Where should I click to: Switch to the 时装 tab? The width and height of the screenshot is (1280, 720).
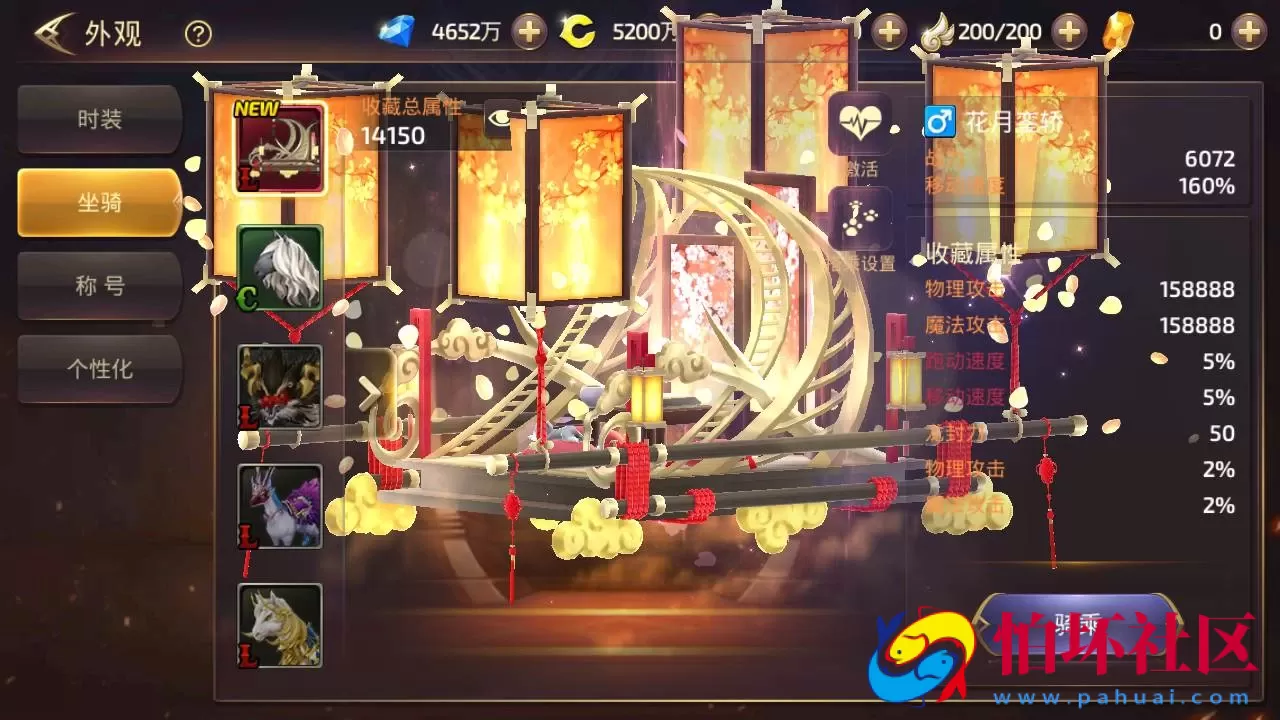[x=98, y=118]
